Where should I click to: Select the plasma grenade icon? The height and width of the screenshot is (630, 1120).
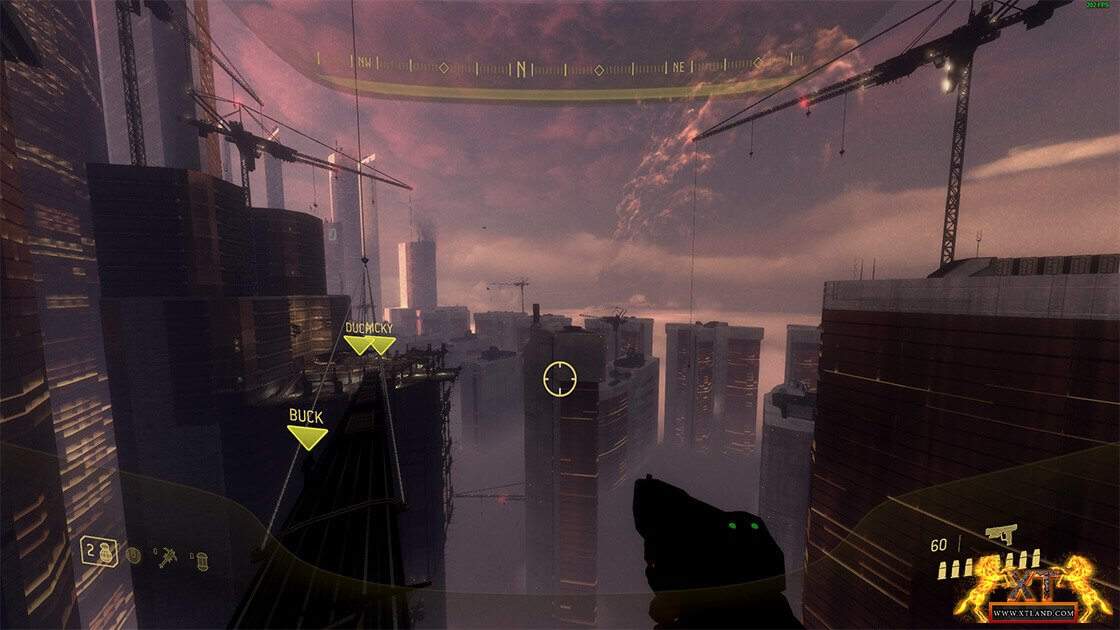[x=133, y=556]
